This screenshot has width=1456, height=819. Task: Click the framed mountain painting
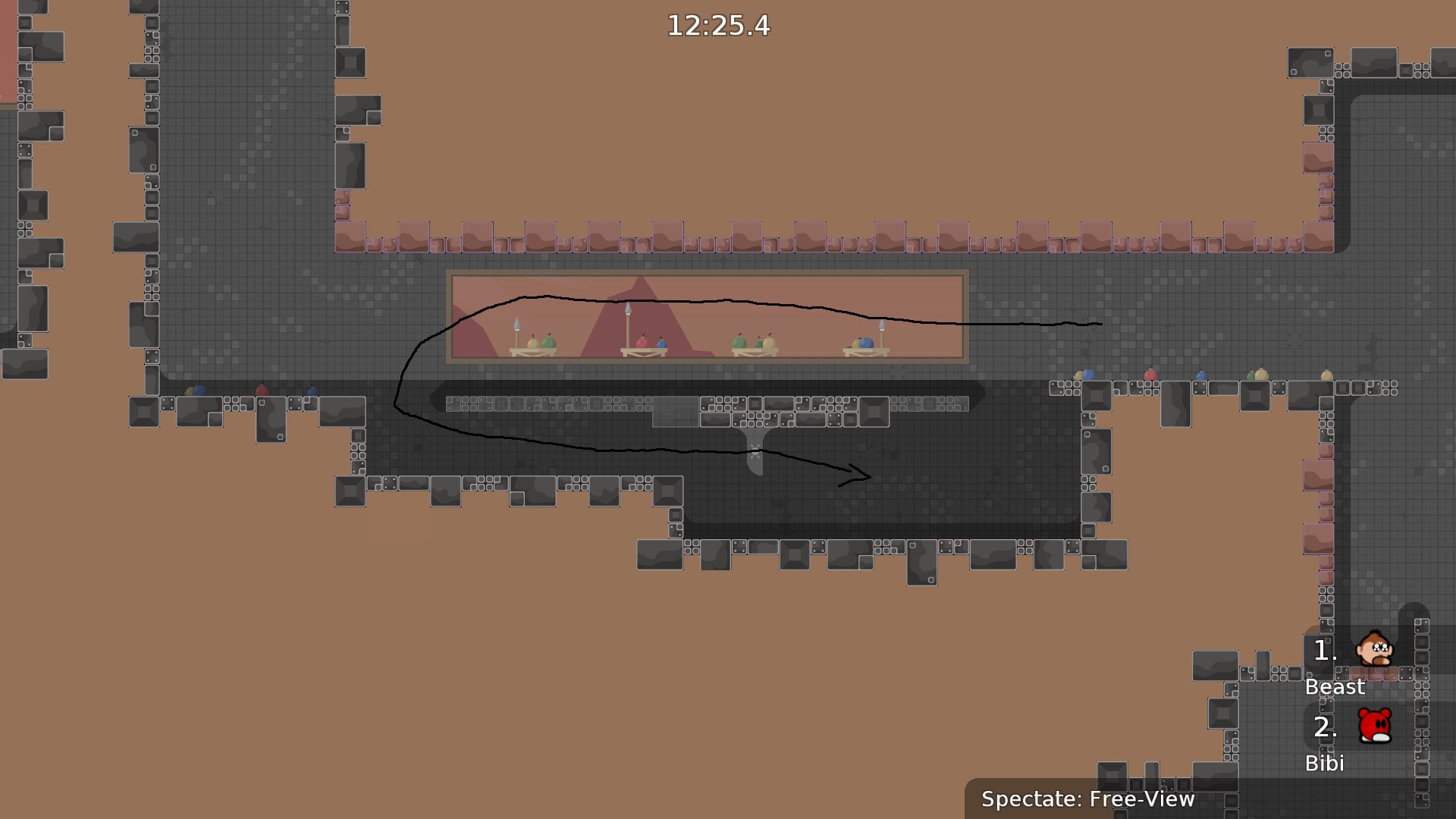coord(707,316)
